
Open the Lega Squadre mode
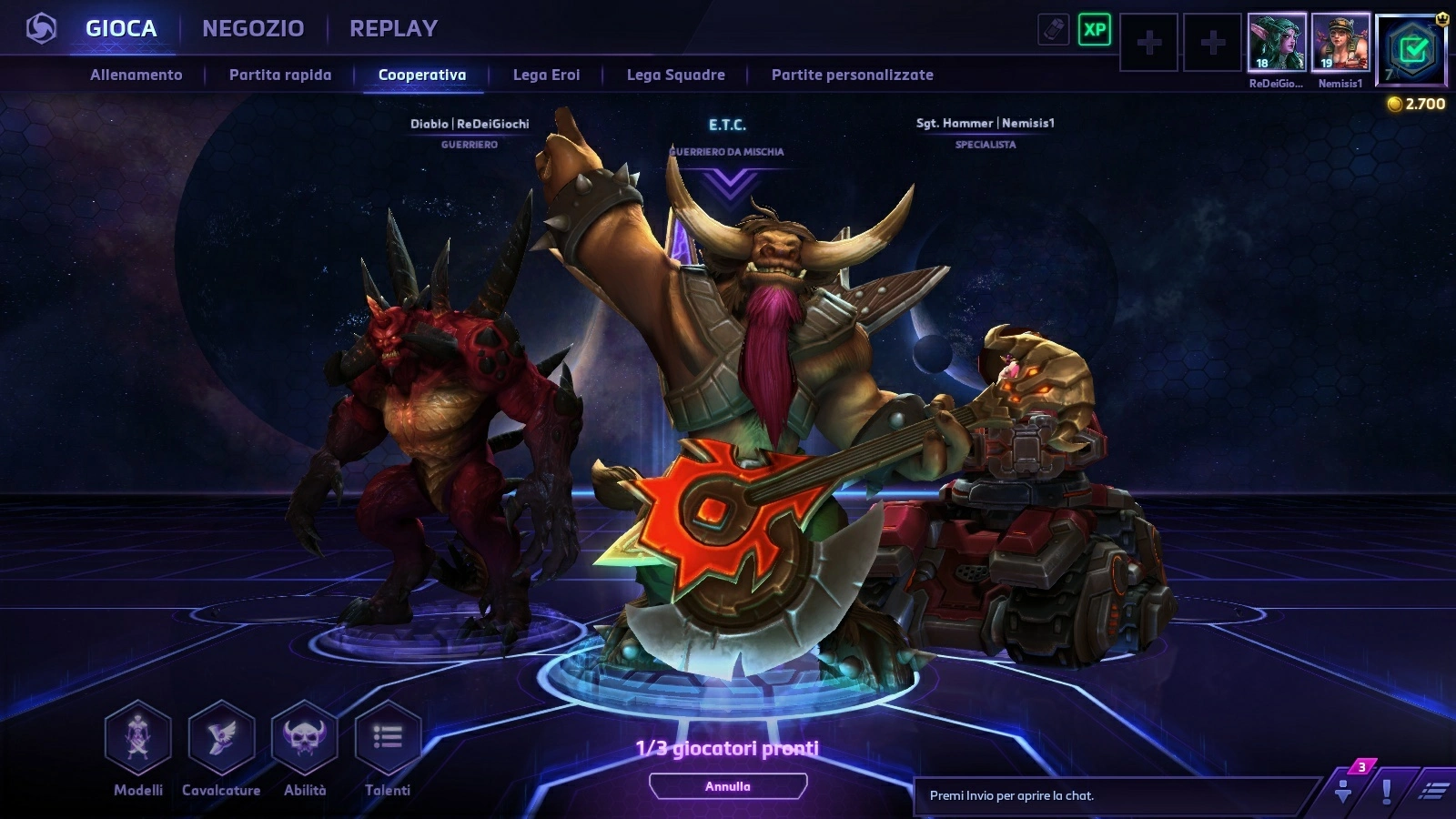(675, 75)
